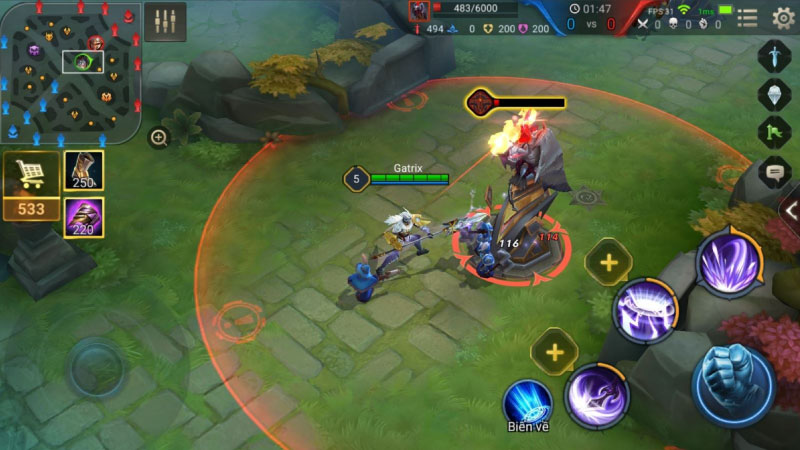
Task: Open the gear settings menu
Action: coord(784,17)
